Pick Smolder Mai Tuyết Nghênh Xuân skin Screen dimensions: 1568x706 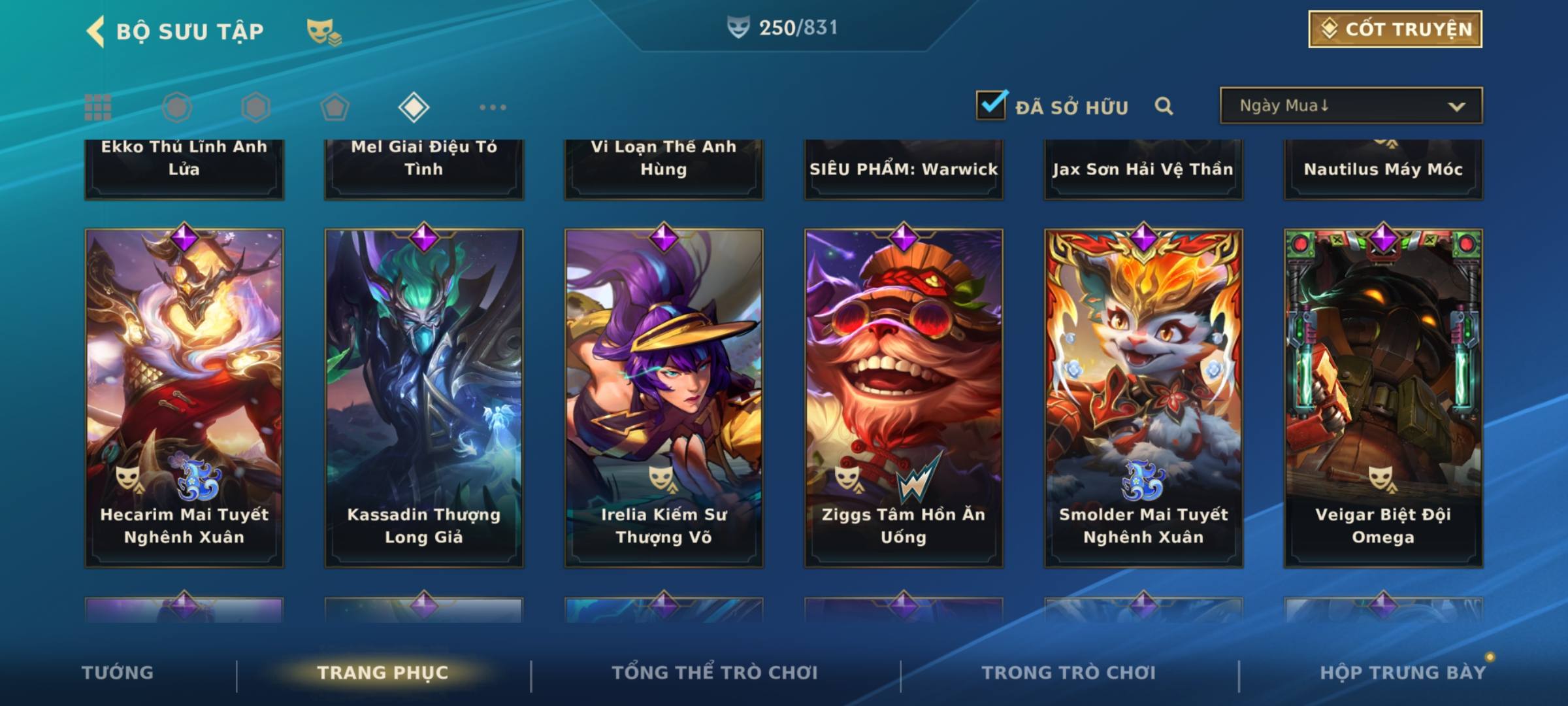[1143, 397]
